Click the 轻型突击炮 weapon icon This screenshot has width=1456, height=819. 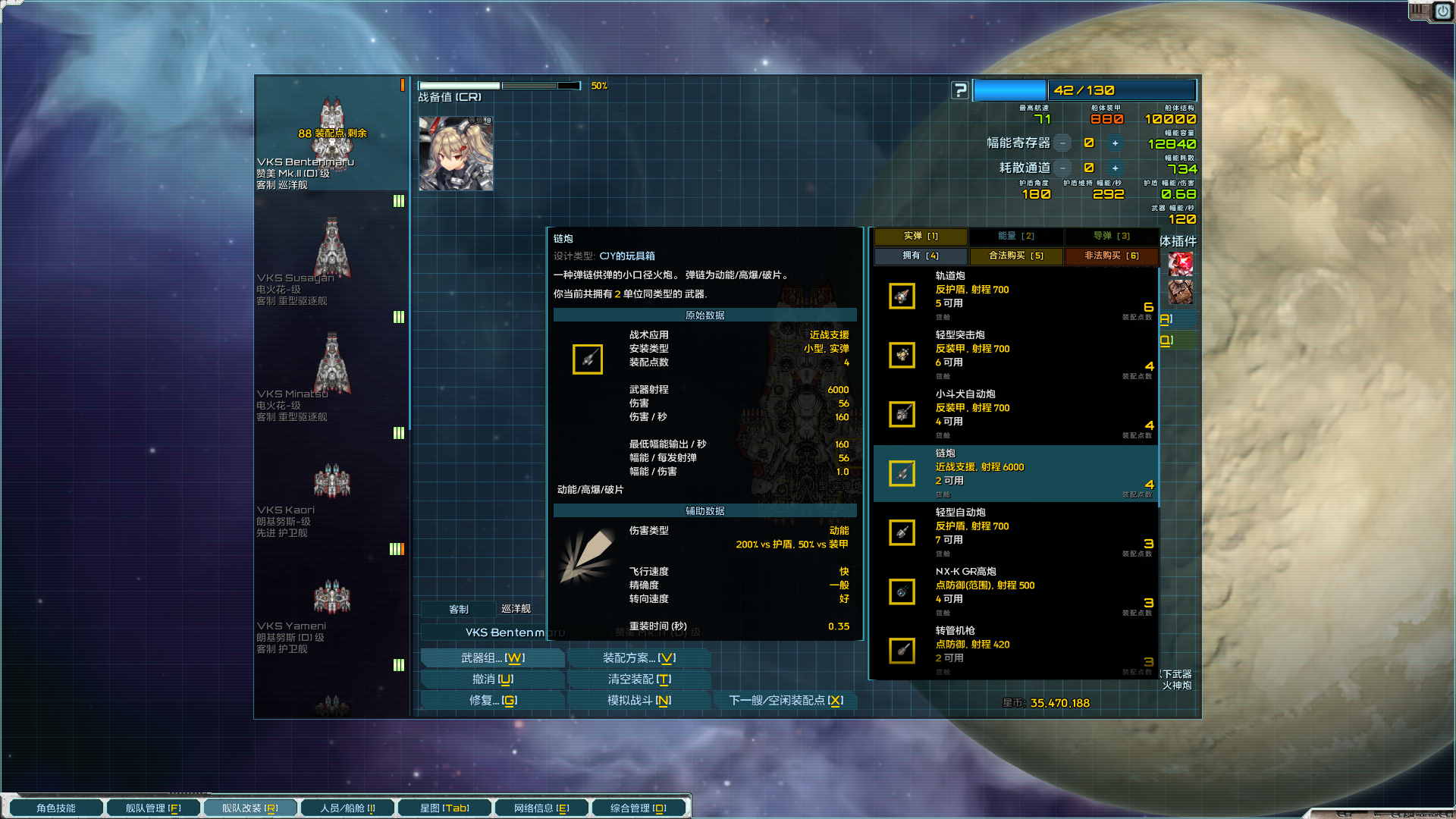coord(902,355)
